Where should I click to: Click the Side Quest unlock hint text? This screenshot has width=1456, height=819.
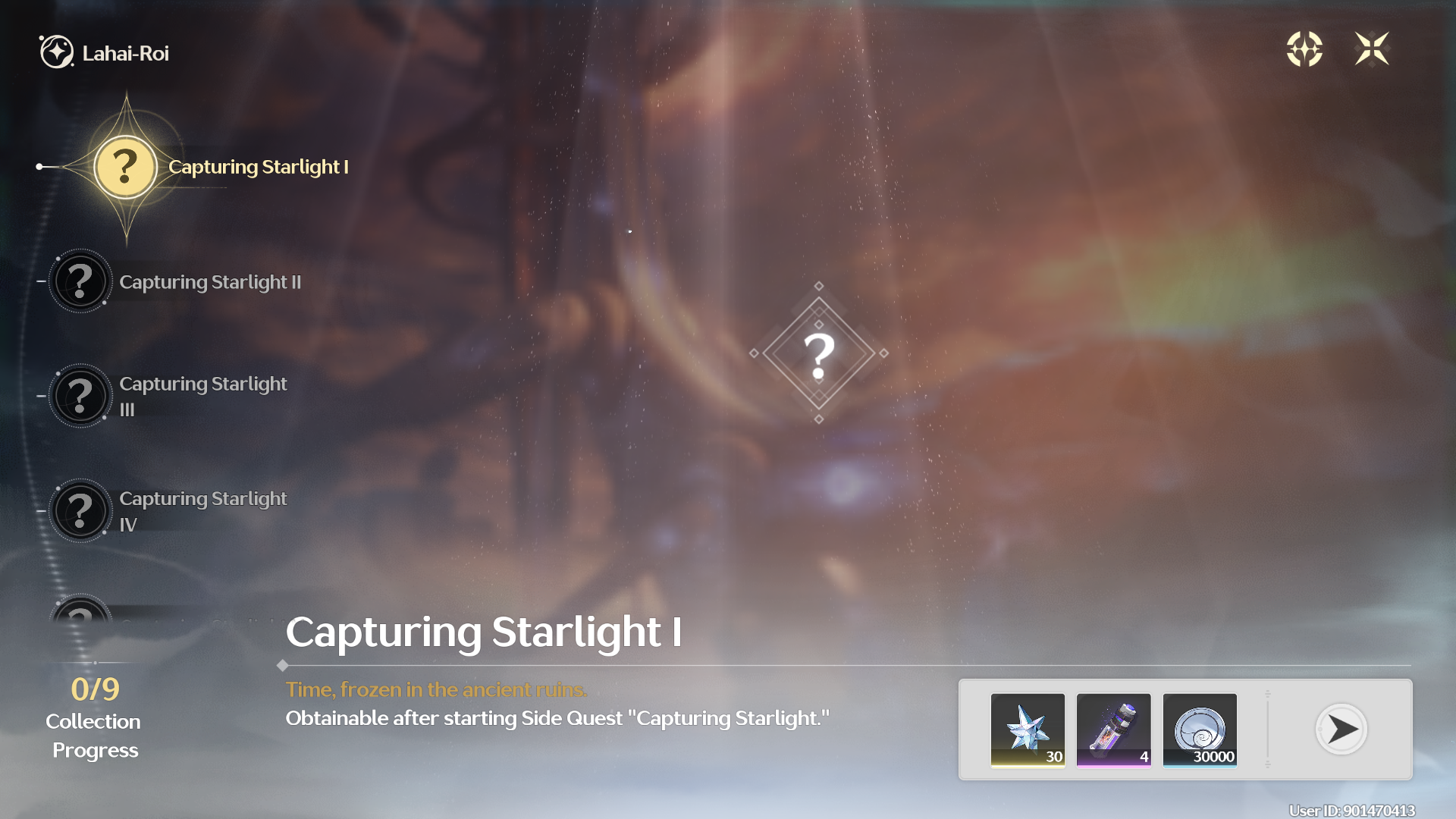[557, 717]
